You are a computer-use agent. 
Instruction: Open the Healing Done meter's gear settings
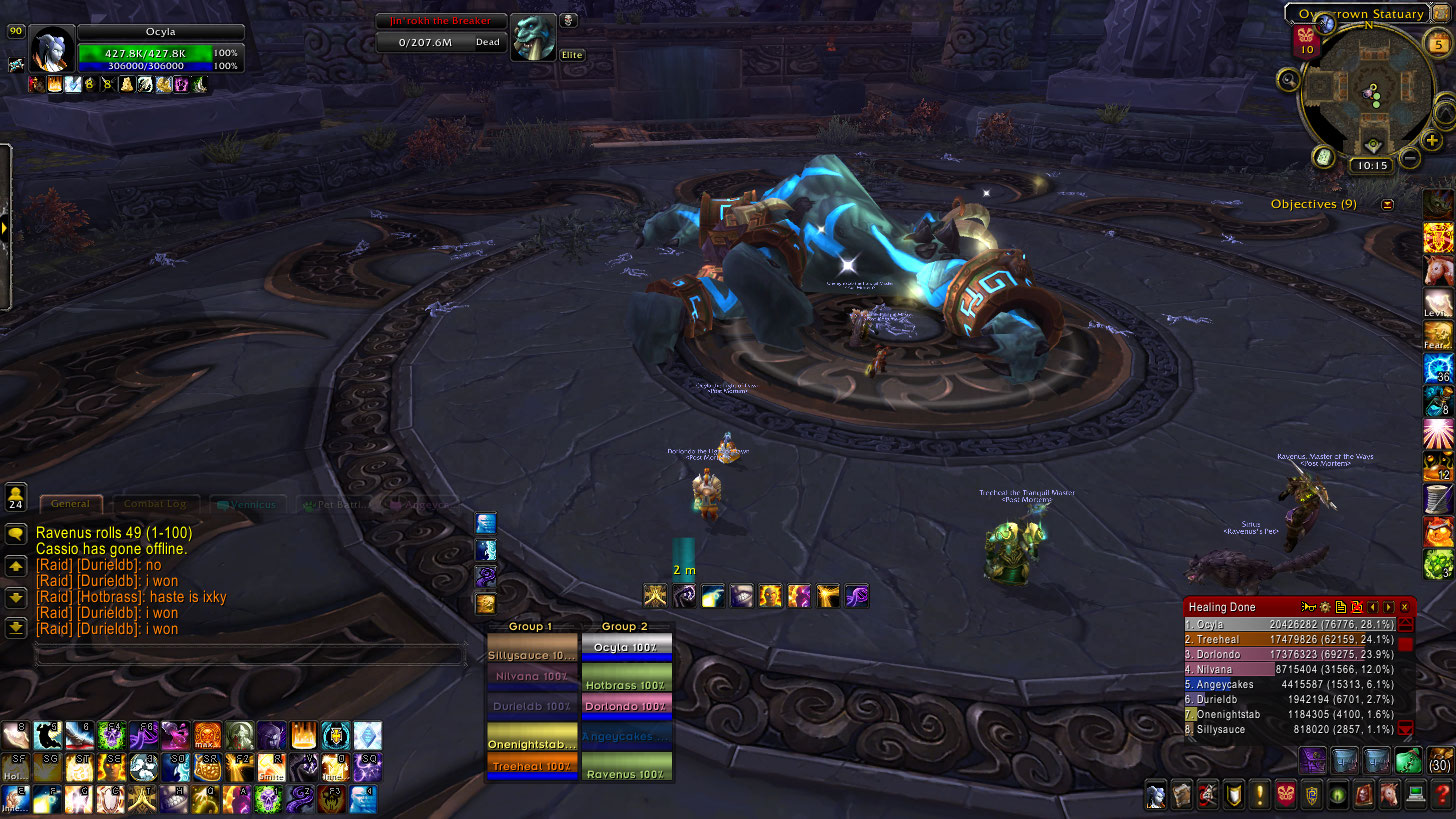point(1324,607)
